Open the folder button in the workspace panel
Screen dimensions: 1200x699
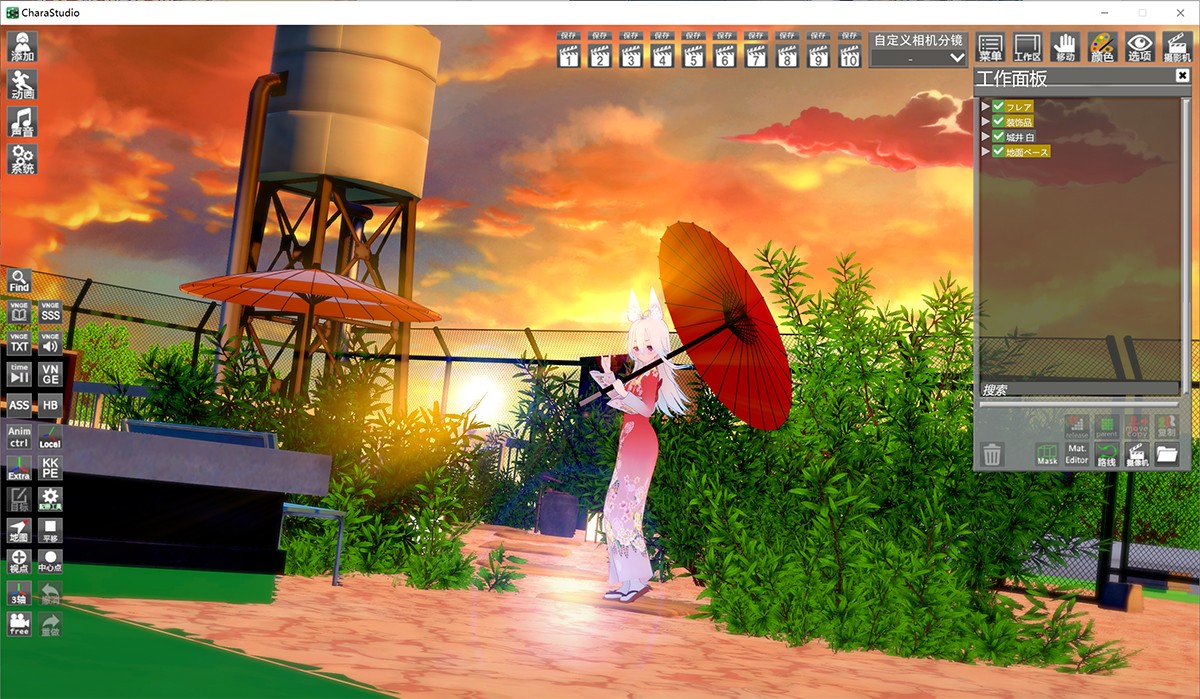pyautogui.click(x=1166, y=455)
